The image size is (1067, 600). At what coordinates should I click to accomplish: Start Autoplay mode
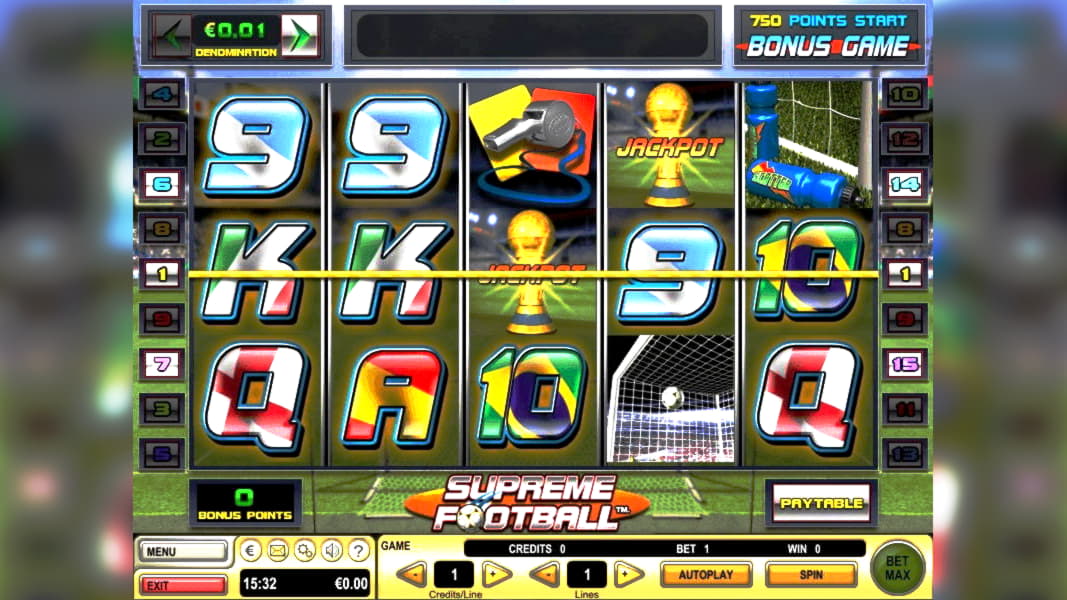(x=706, y=575)
